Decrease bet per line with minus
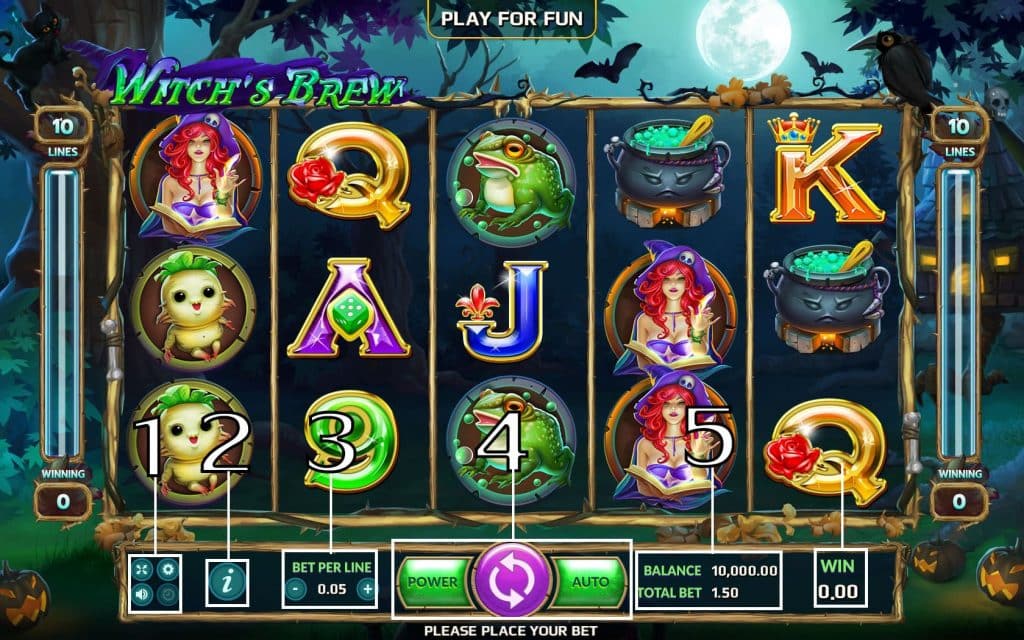The width and height of the screenshot is (1024, 640). tap(296, 589)
